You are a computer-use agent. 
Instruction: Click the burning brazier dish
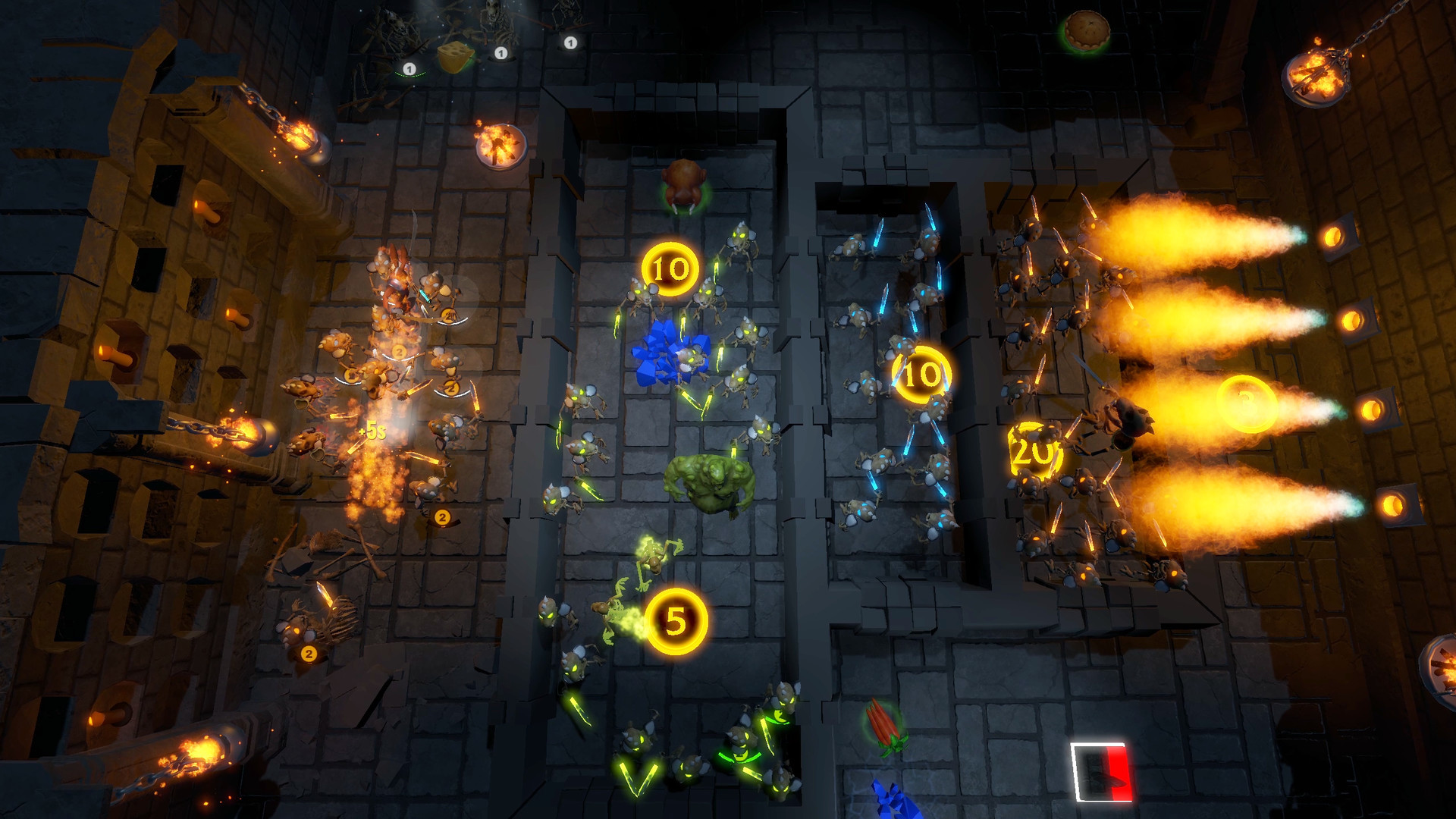[x=503, y=148]
